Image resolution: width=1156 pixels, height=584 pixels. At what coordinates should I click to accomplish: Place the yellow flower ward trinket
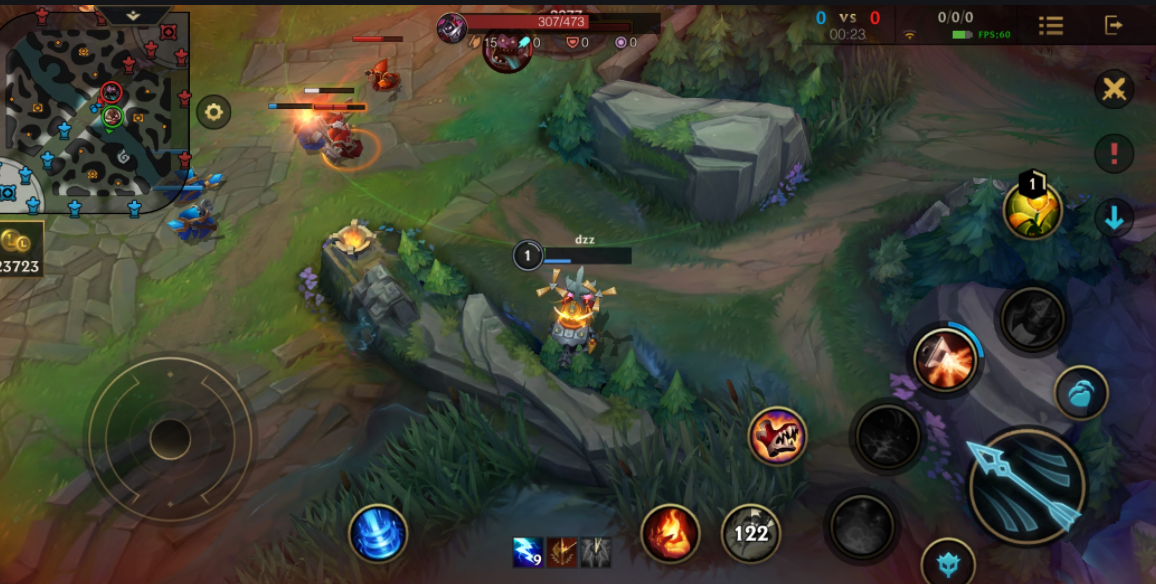coord(1033,210)
